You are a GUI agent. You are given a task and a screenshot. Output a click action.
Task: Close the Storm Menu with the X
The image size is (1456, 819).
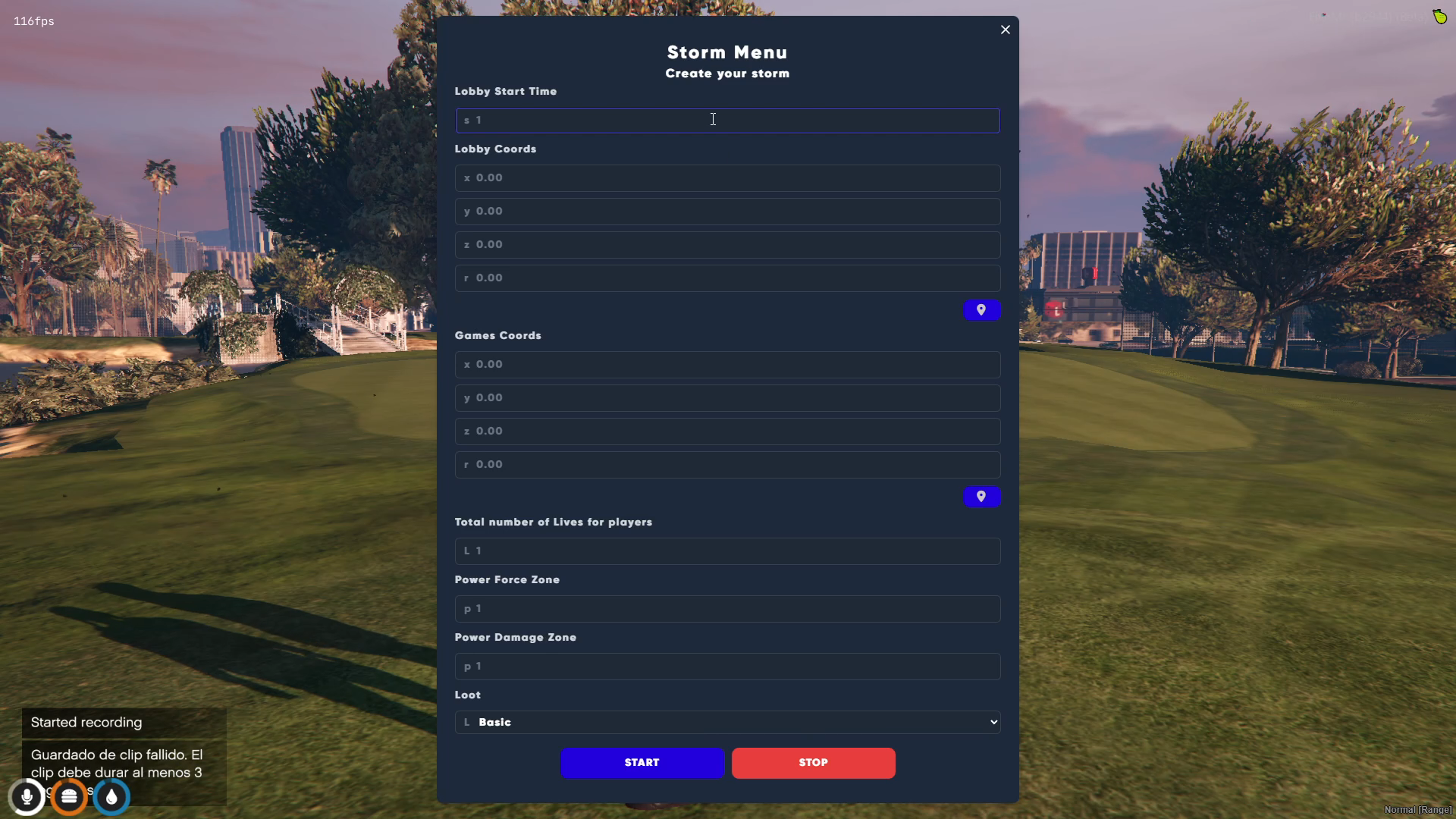click(1005, 30)
